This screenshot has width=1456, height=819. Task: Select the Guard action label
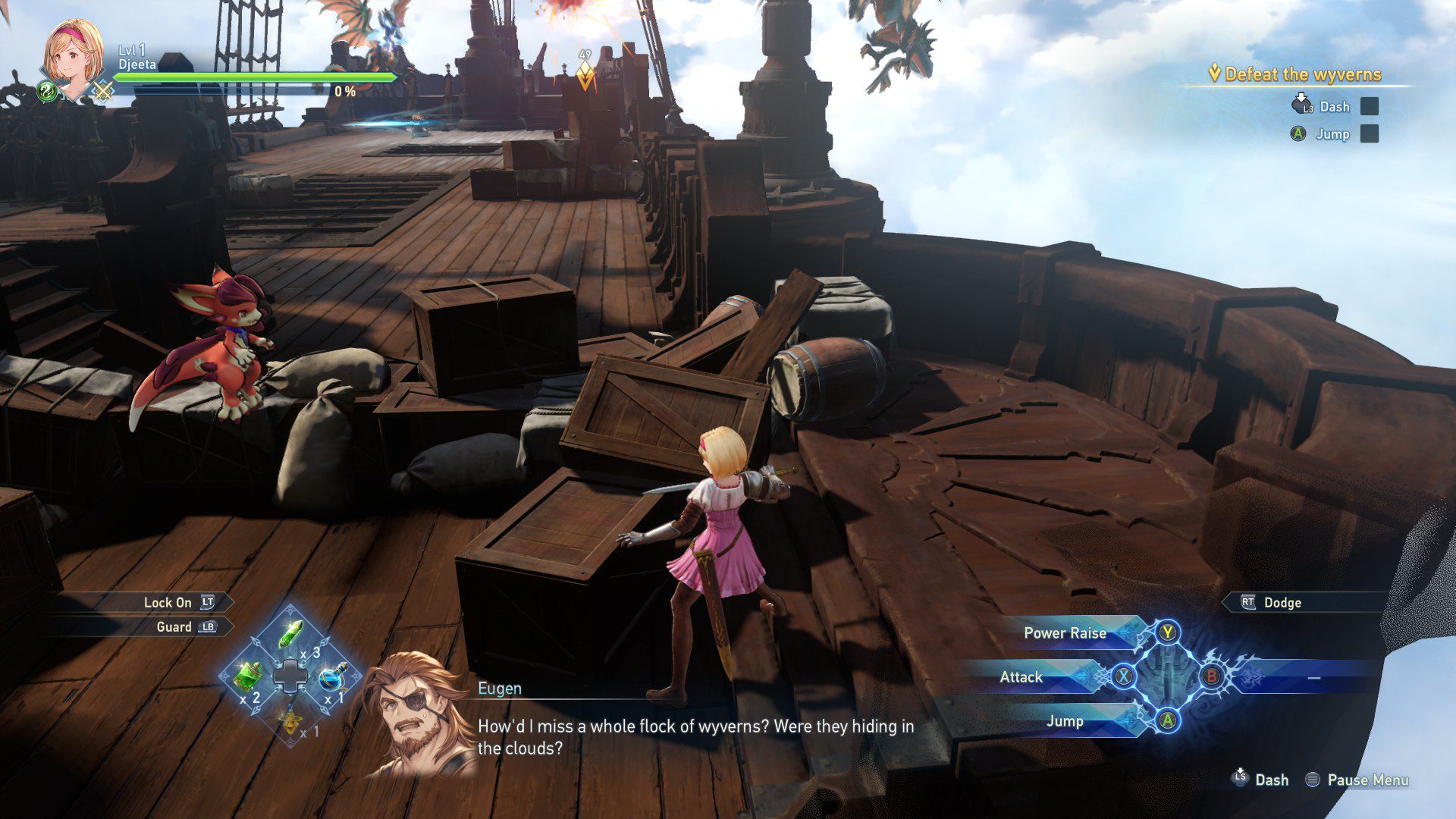coord(174,627)
